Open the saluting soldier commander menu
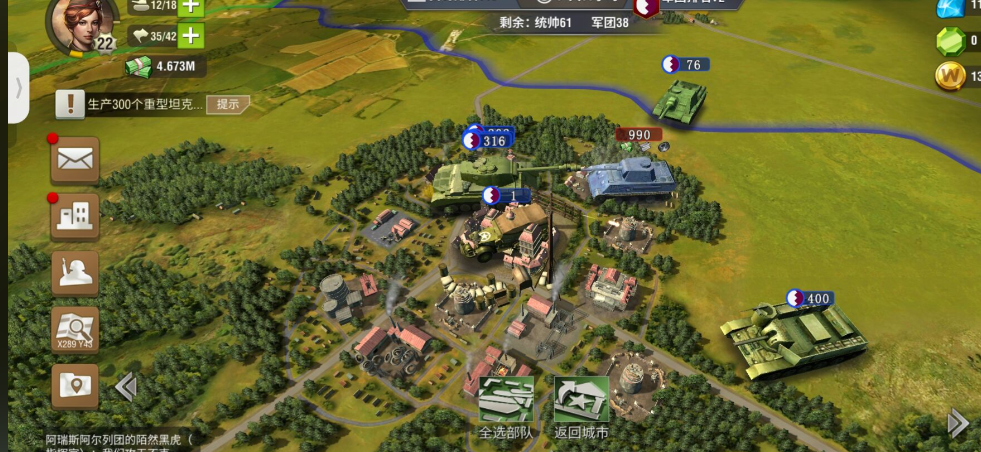Screen dimensions: 981x452 pos(75,272)
